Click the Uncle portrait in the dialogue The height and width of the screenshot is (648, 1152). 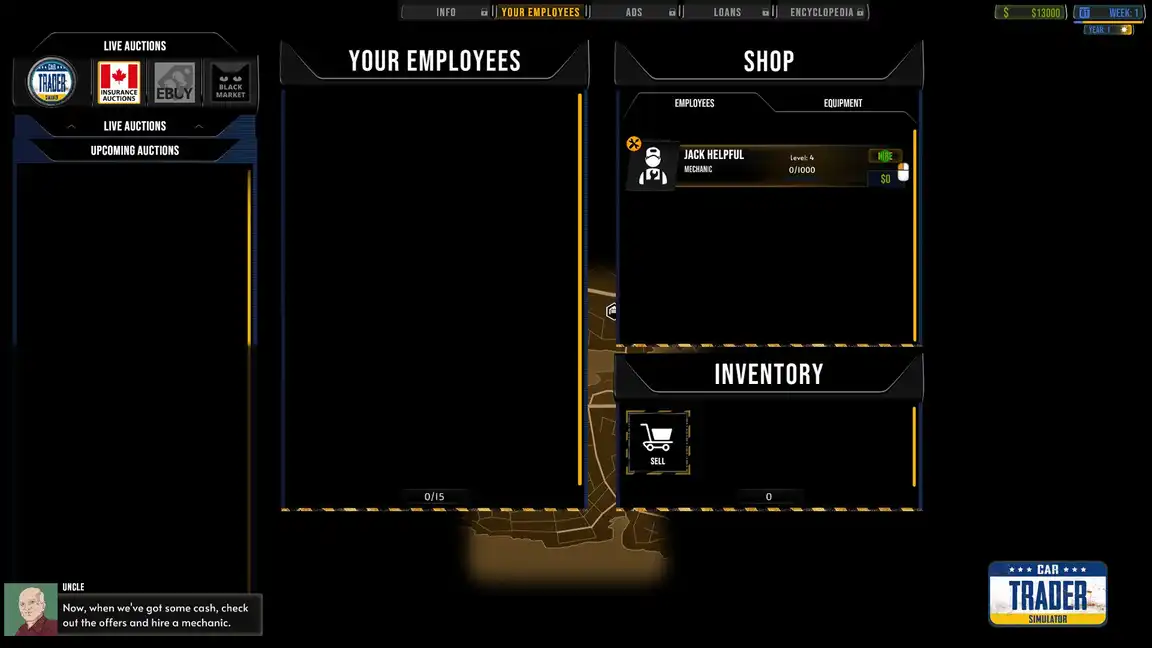click(31, 610)
